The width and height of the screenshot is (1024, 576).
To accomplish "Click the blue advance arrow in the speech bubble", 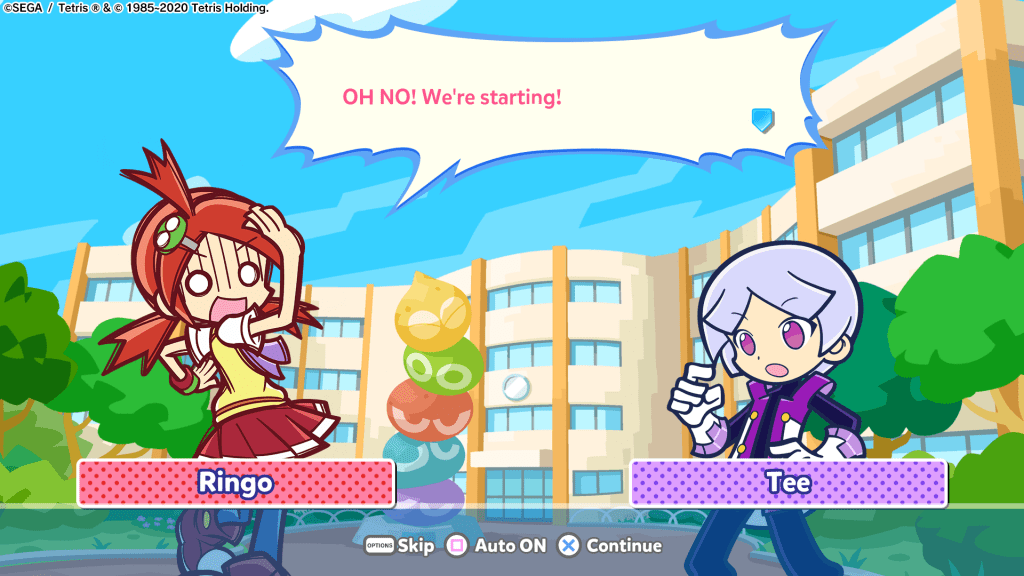I will pyautogui.click(x=762, y=121).
